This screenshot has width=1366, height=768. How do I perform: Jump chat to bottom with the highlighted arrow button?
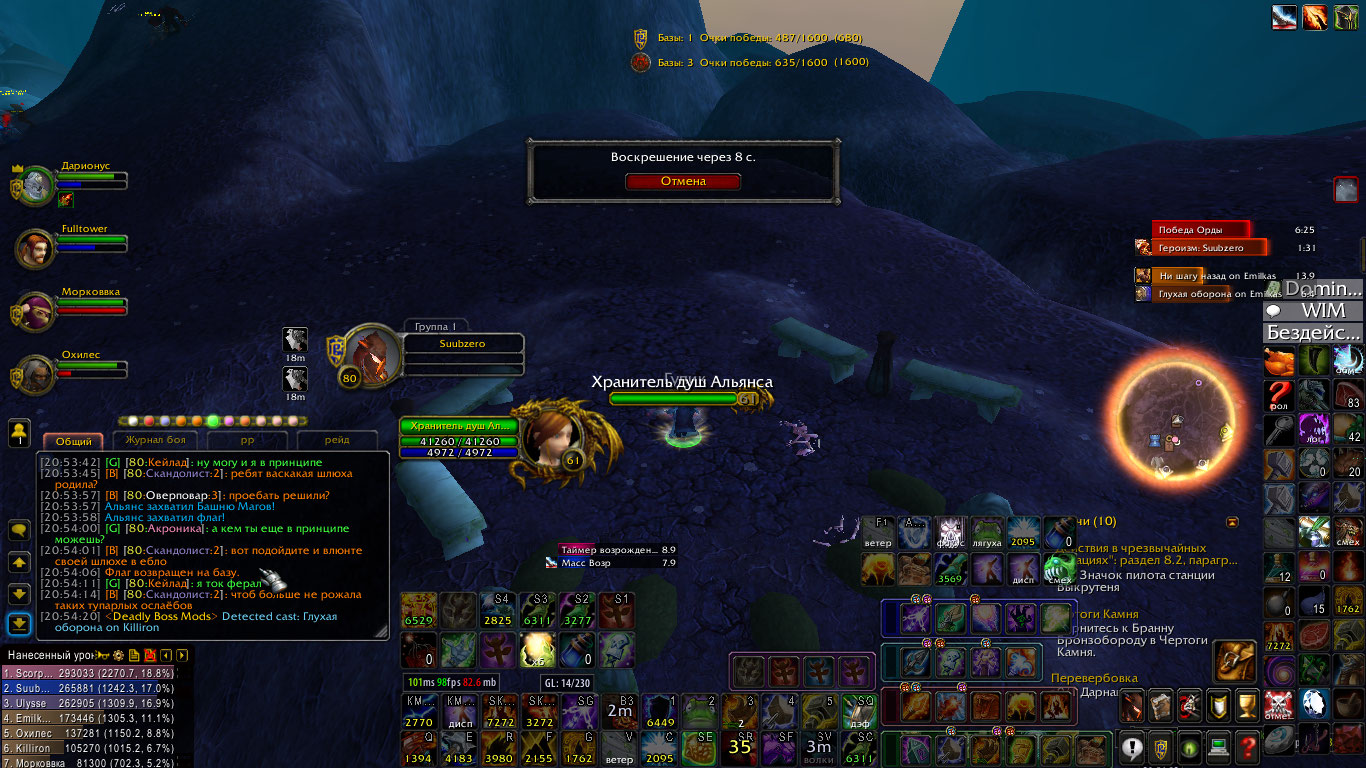(x=19, y=624)
